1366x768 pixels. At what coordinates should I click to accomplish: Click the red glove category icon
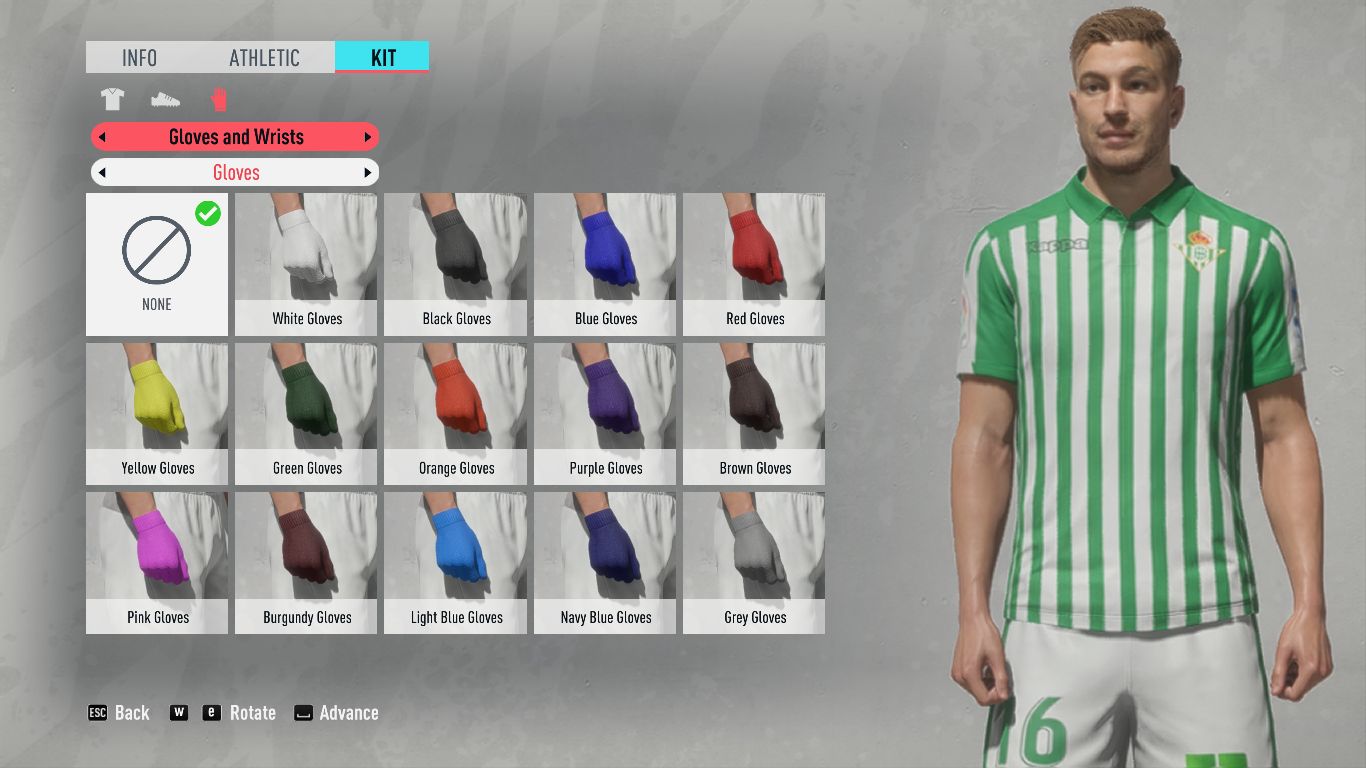coord(220,100)
